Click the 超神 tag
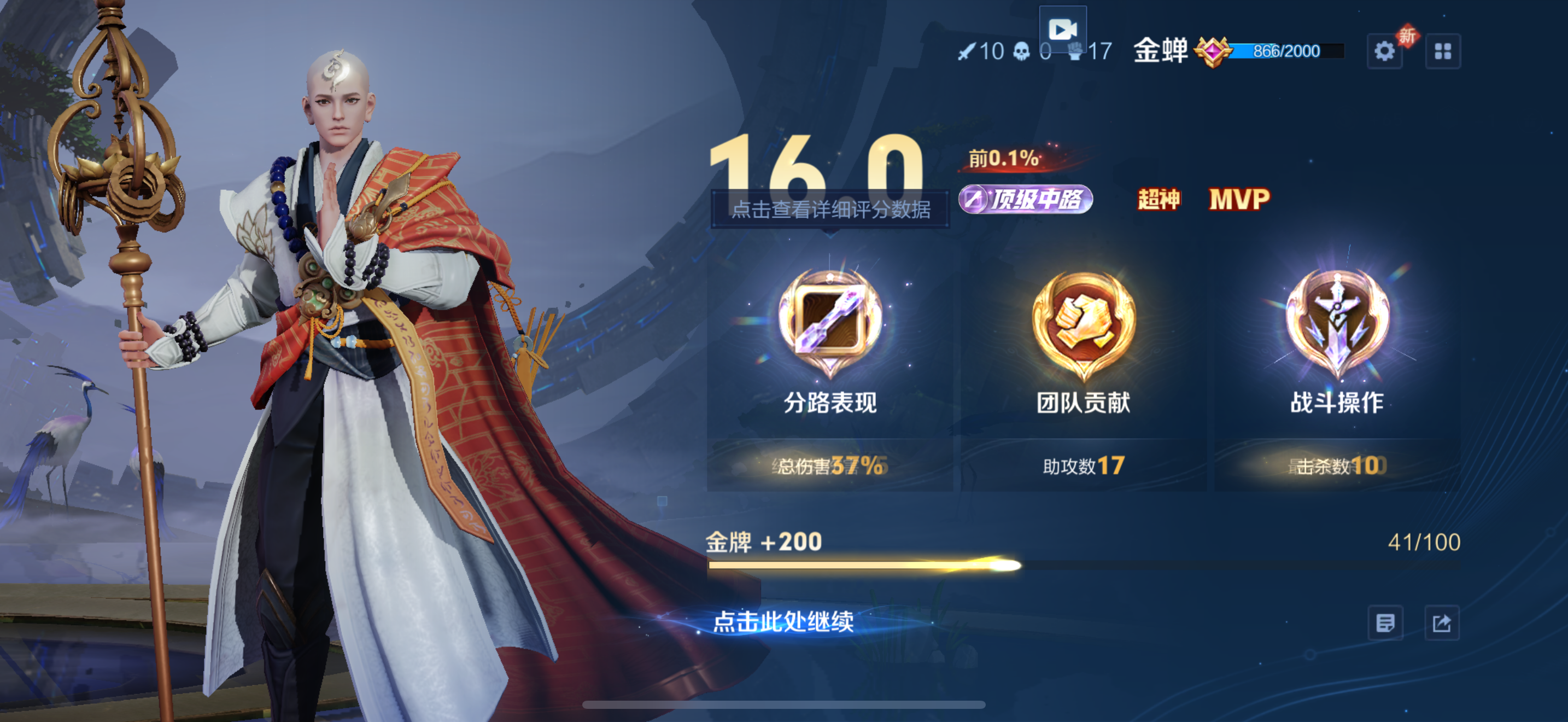The width and height of the screenshot is (1568, 722). point(1159,199)
